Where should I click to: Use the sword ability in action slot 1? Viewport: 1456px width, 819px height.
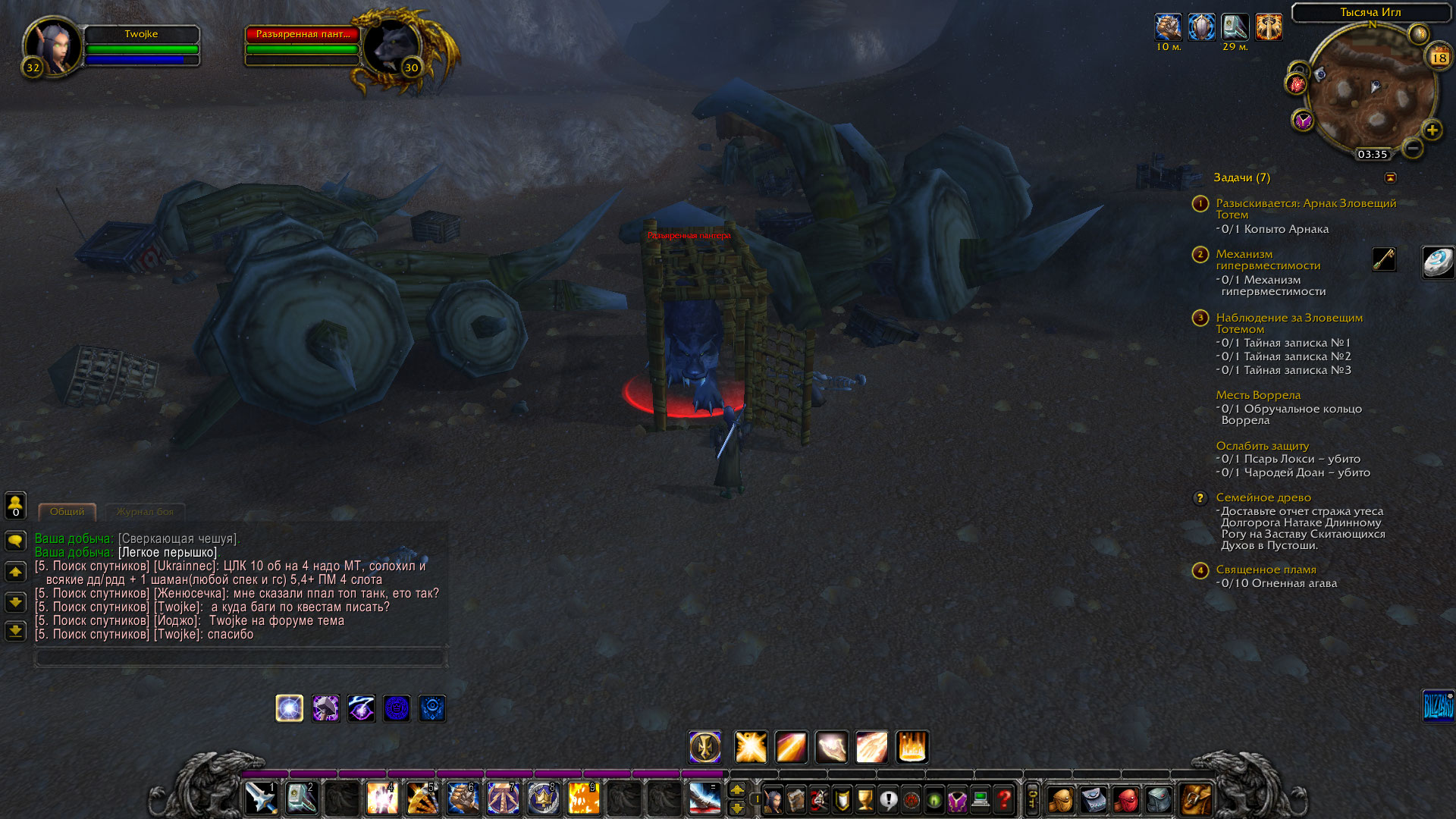point(261,799)
